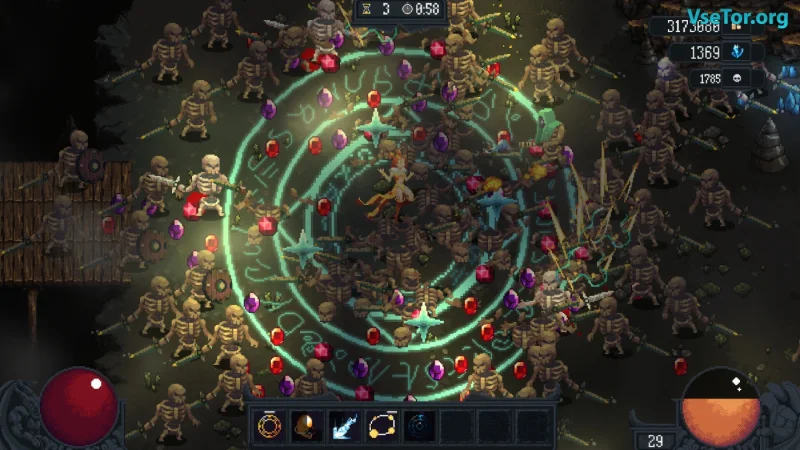Use the ice shard ability
Screen dimensions: 800x450
pos(344,426)
